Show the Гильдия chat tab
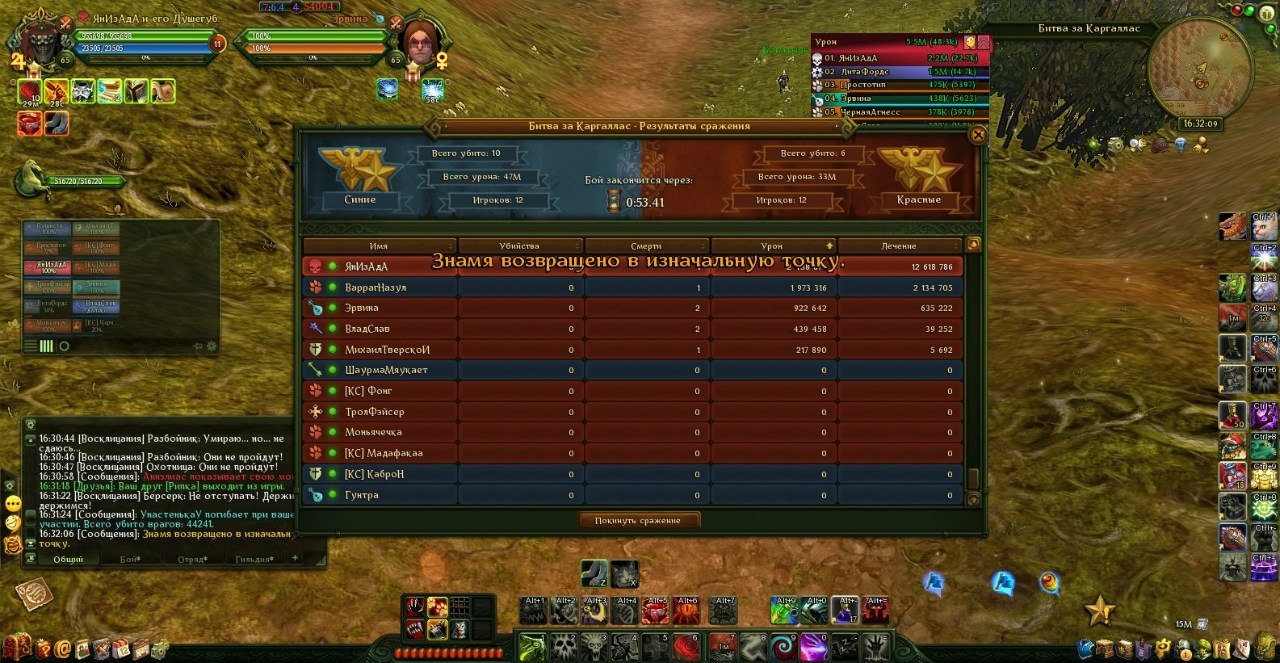 (x=255, y=559)
